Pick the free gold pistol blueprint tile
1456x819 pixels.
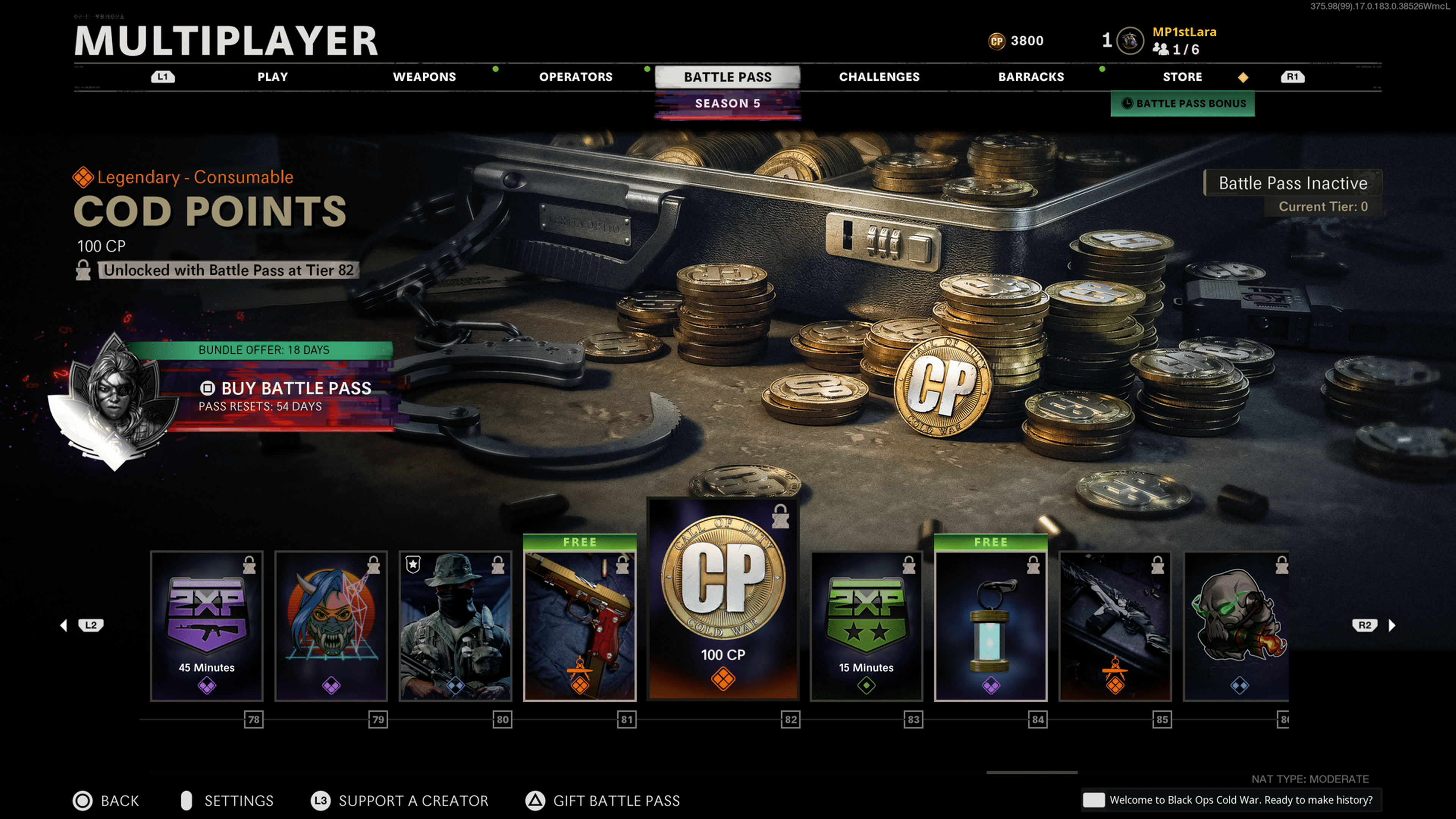pyautogui.click(x=580, y=622)
